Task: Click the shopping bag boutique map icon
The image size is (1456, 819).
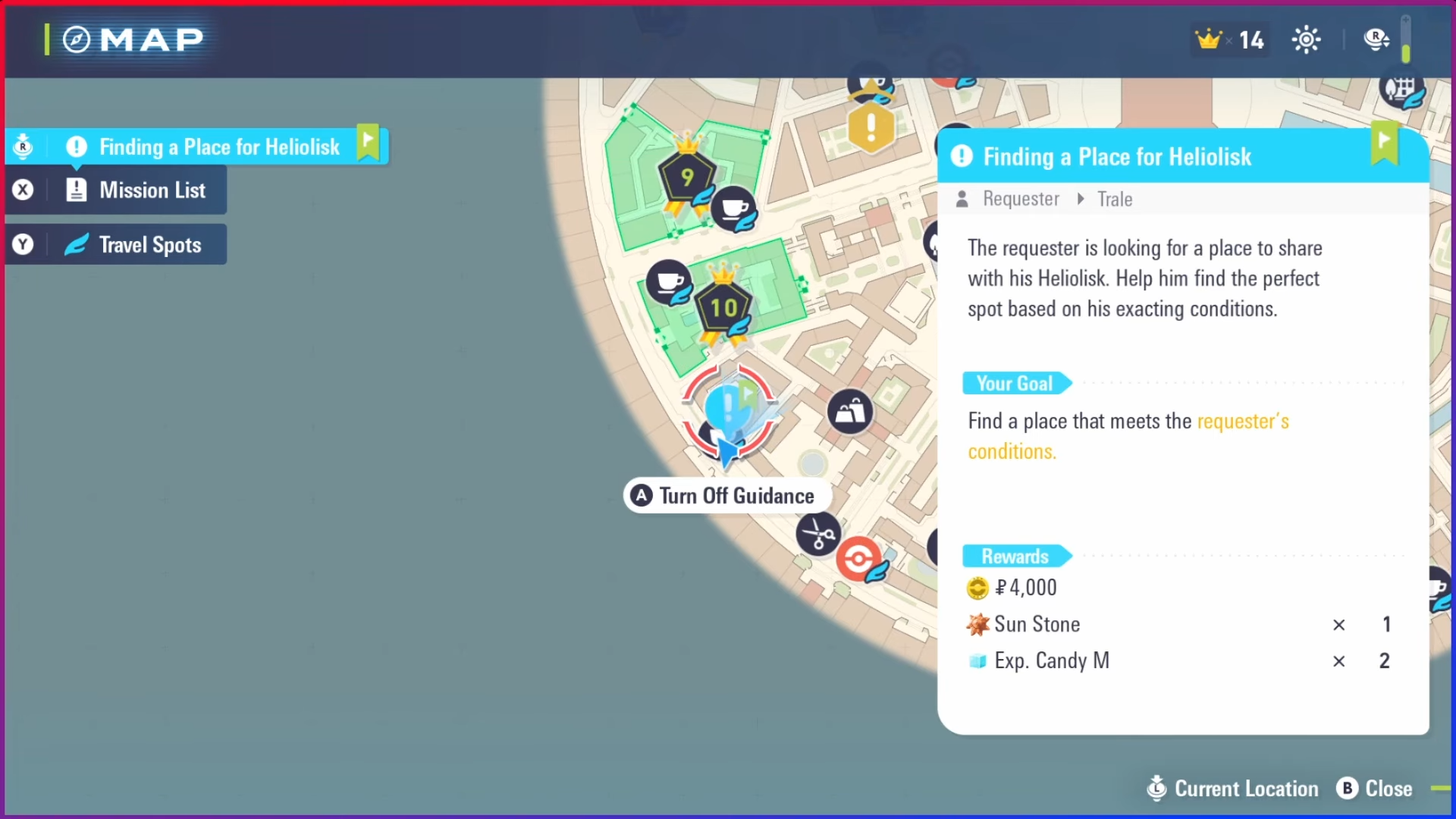Action: coord(850,412)
